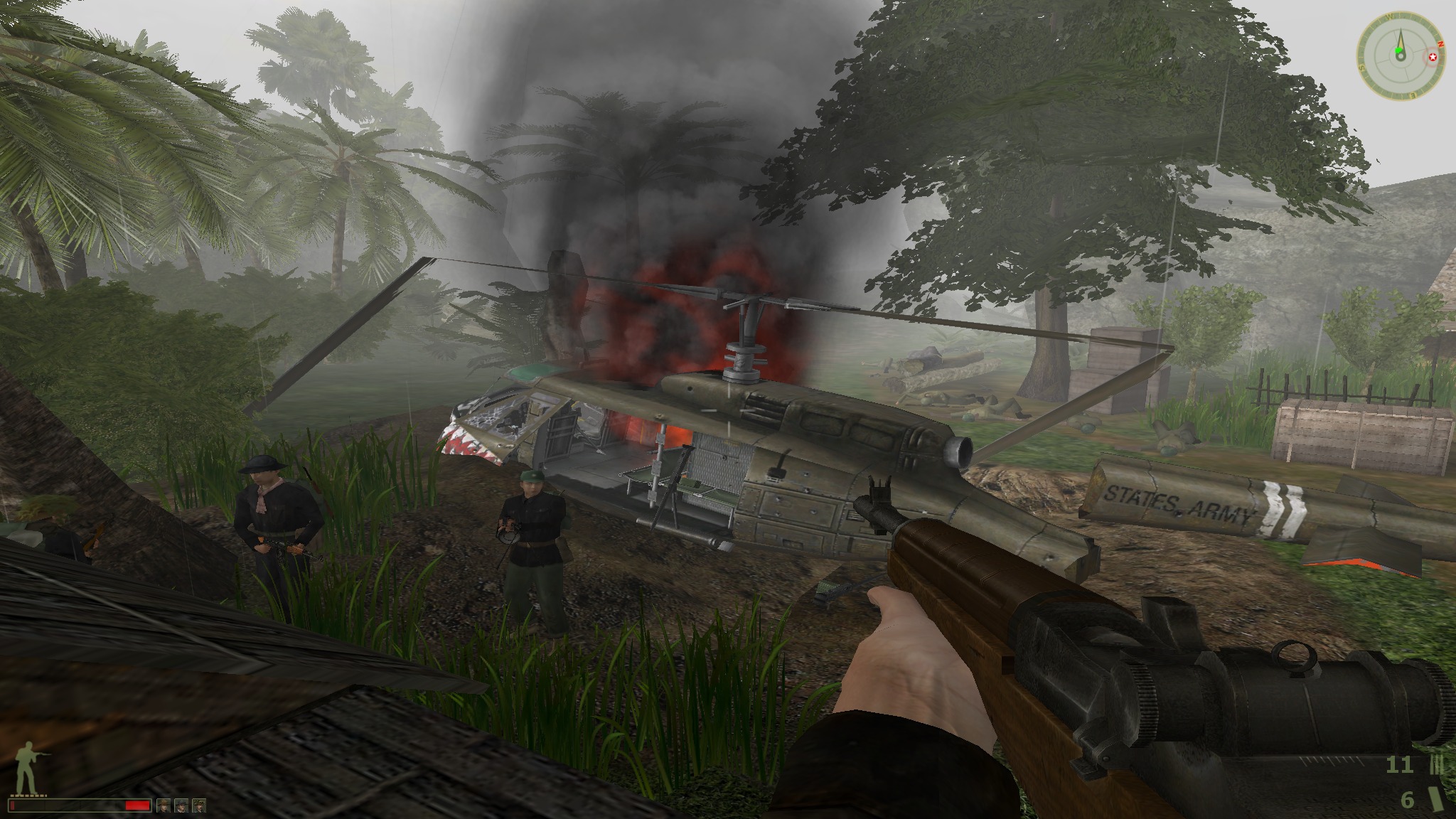Click the red star objective marker on the compass
The image size is (1456, 819).
coord(1433,57)
